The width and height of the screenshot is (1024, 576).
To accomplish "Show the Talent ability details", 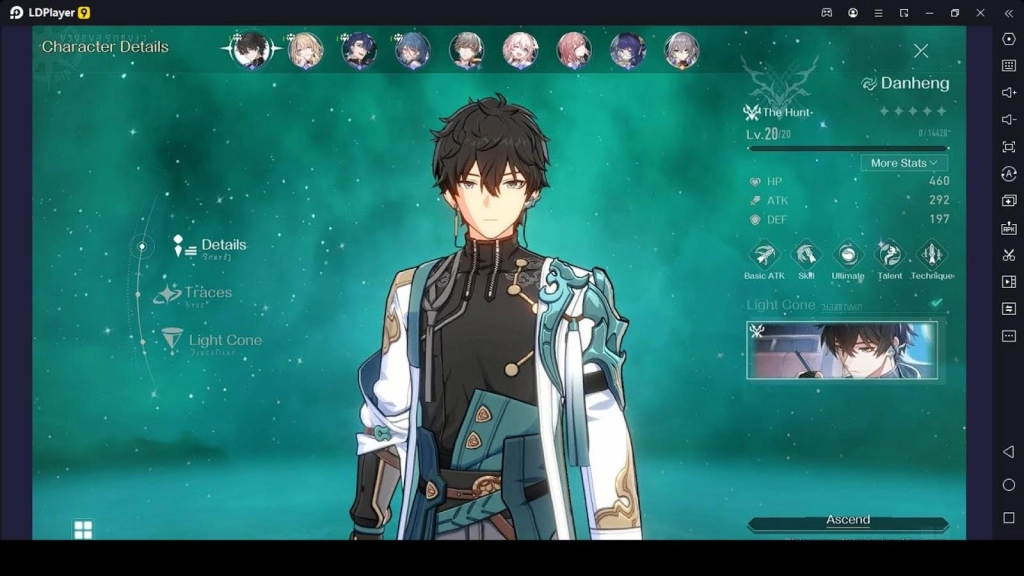I will pos(889,255).
